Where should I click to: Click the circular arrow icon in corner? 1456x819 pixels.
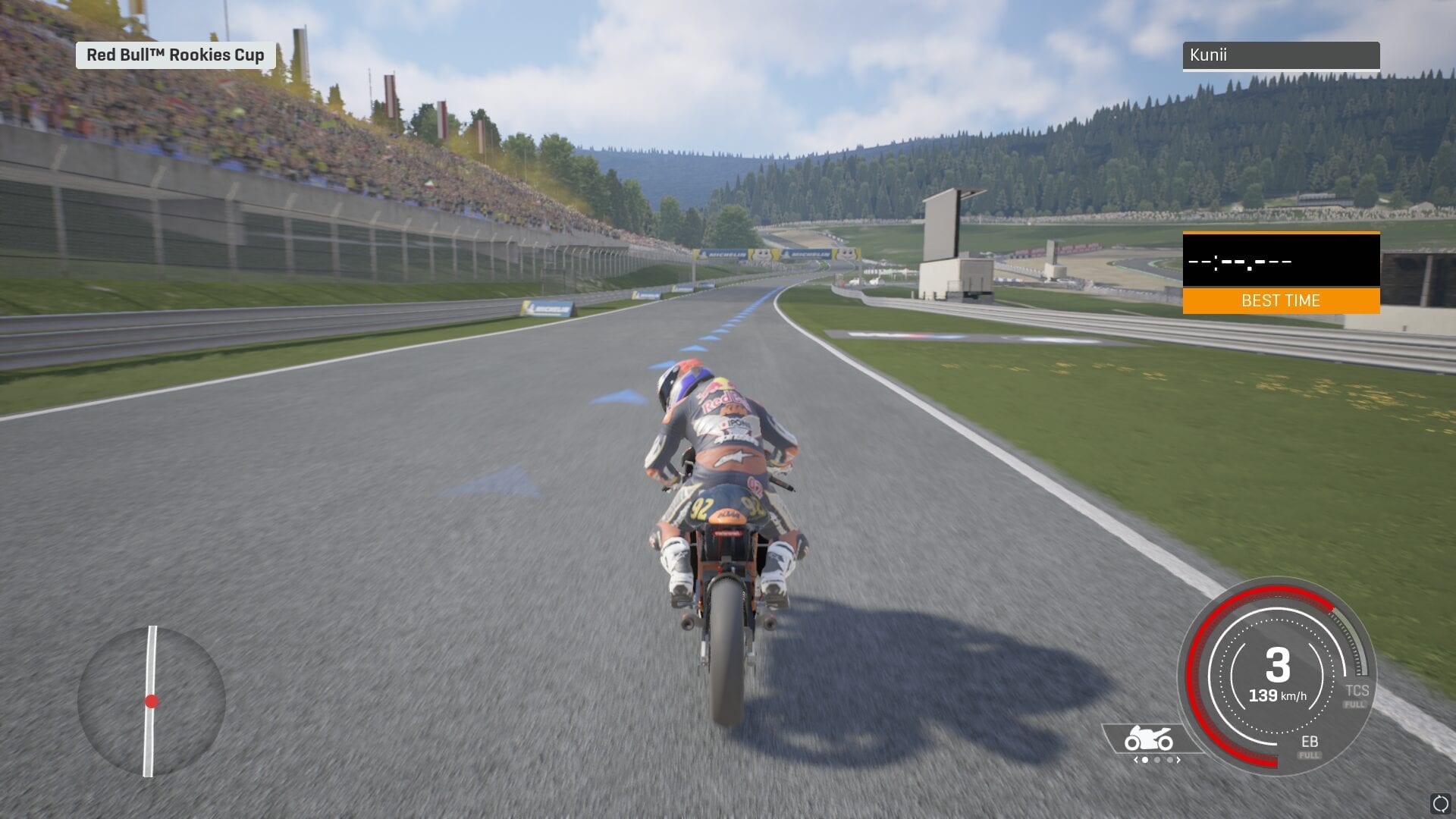point(1440,804)
